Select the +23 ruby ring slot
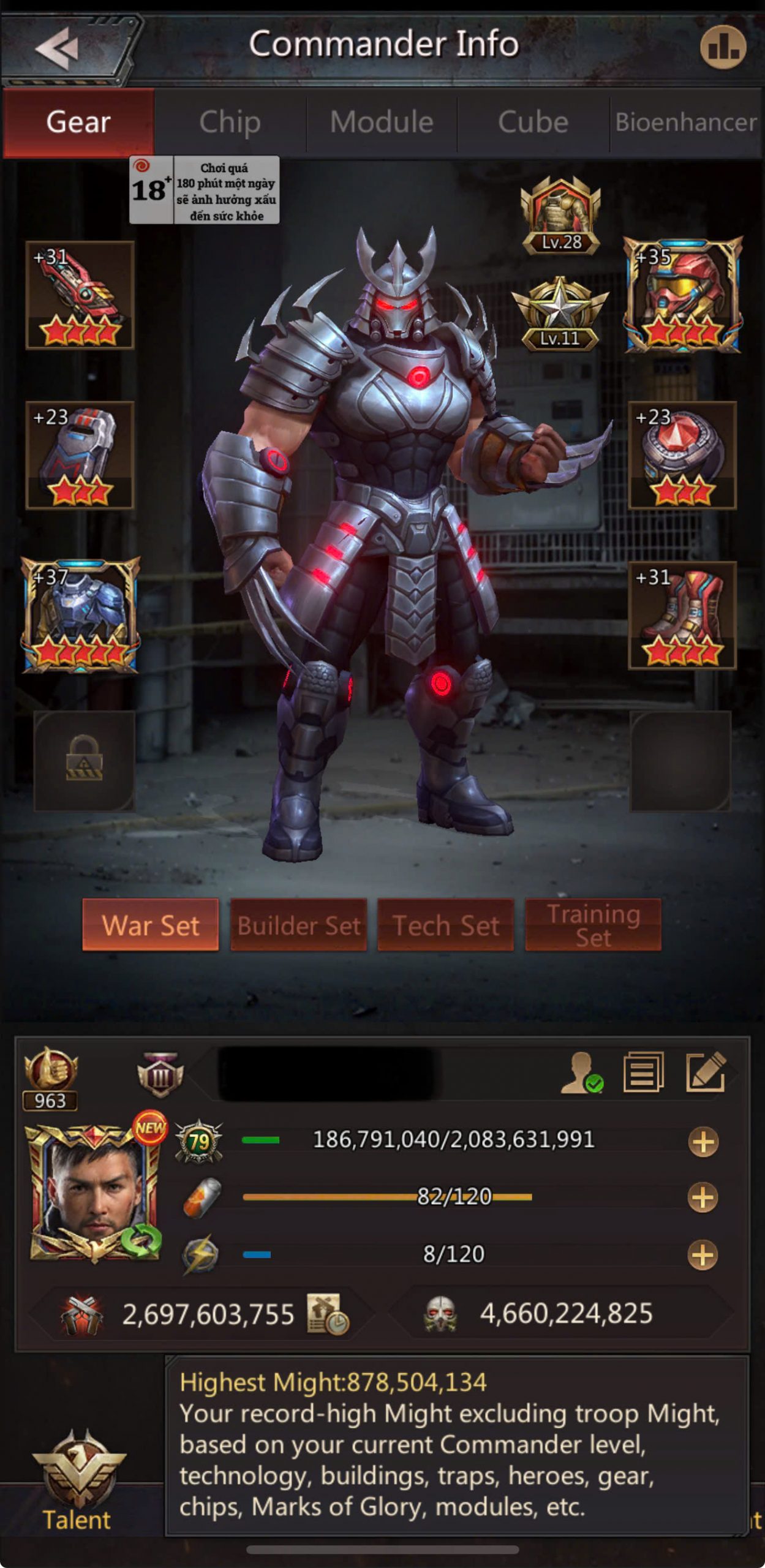 (682, 455)
